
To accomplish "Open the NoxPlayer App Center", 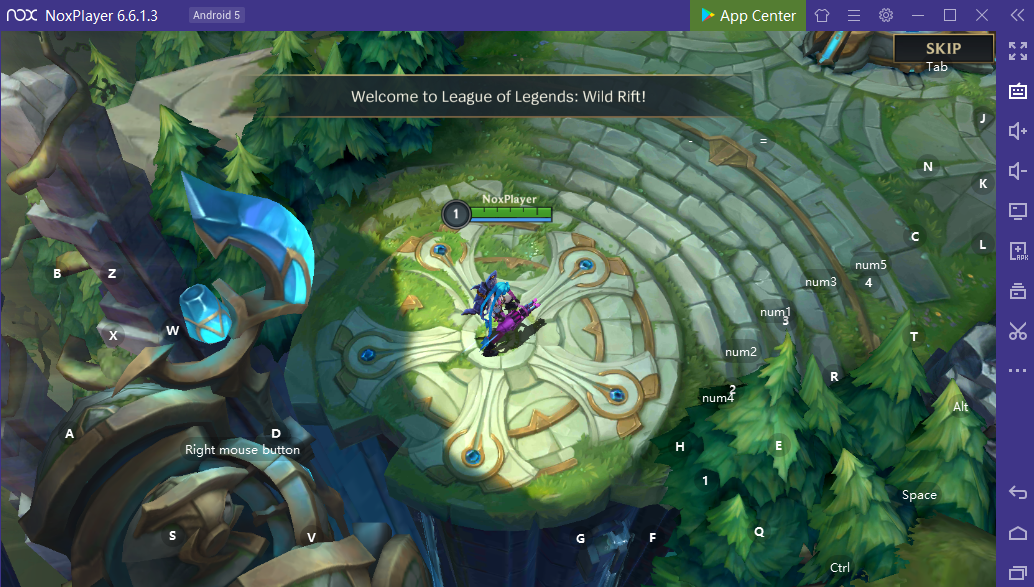I will (748, 15).
